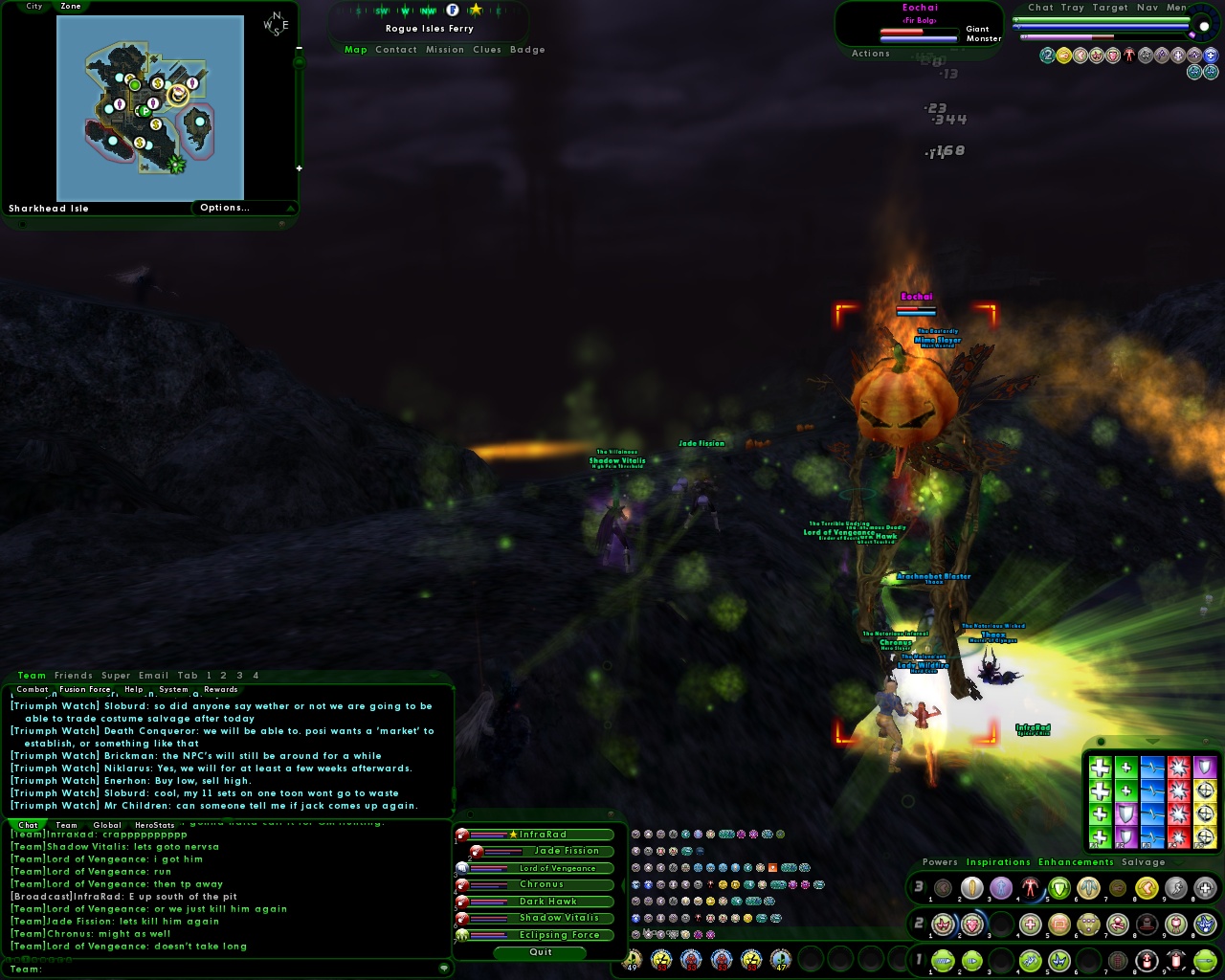The height and width of the screenshot is (980, 1225).
Task: Use a Respite healing inspiration
Action: click(x=1101, y=768)
